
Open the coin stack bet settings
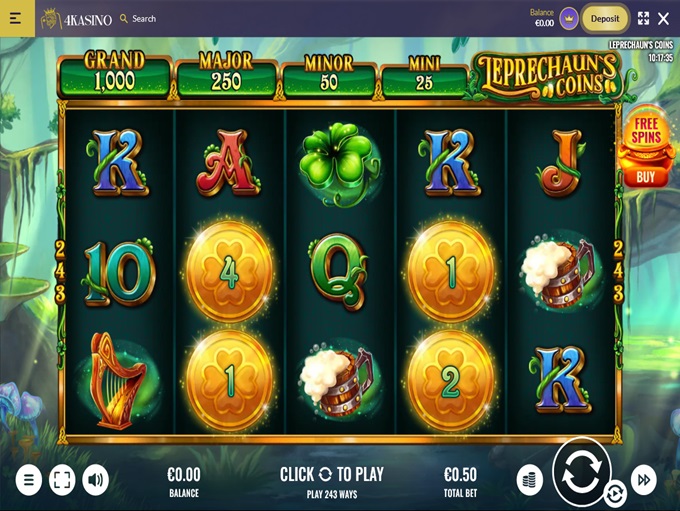529,480
